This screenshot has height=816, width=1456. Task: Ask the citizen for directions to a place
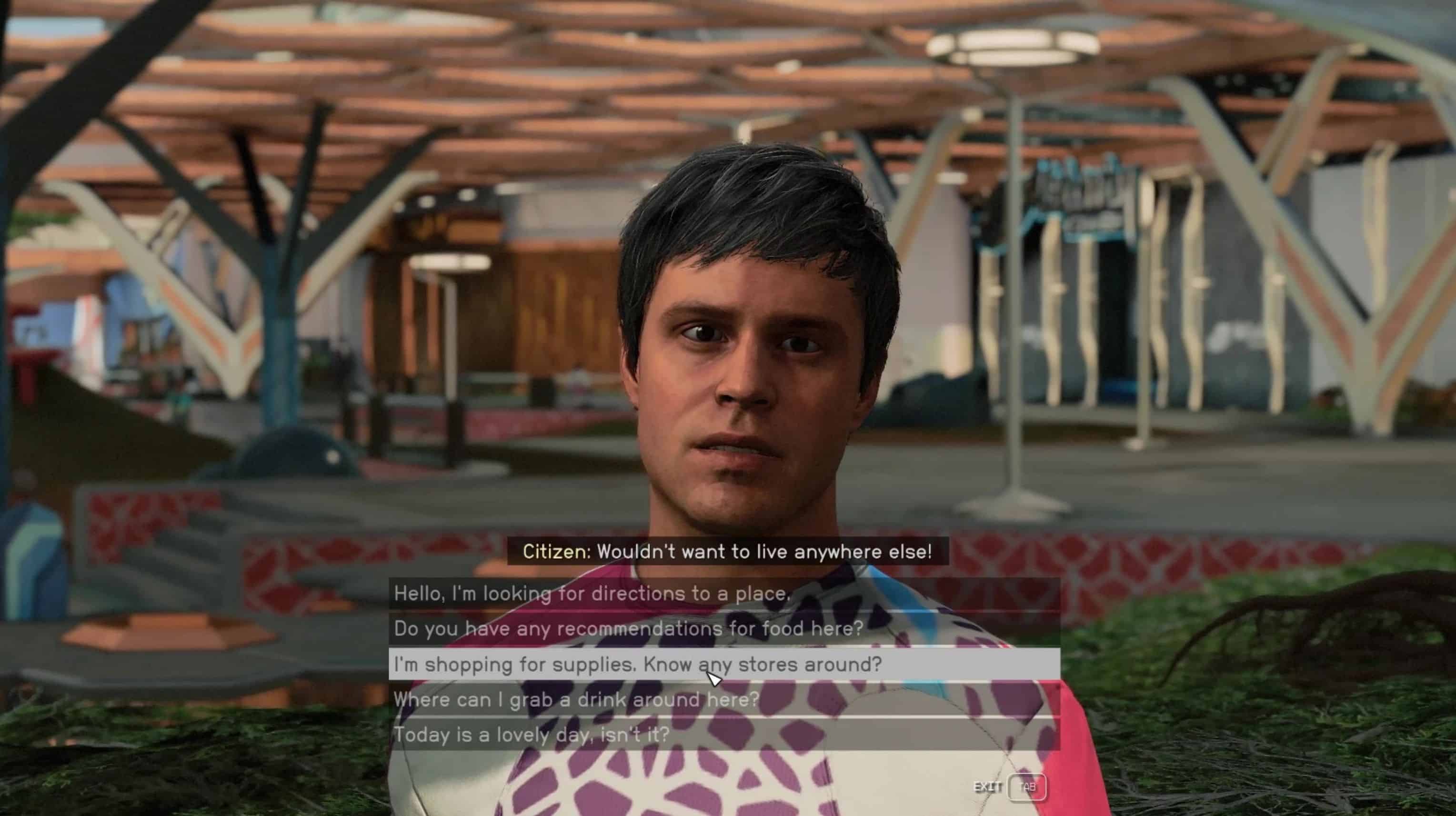point(591,593)
